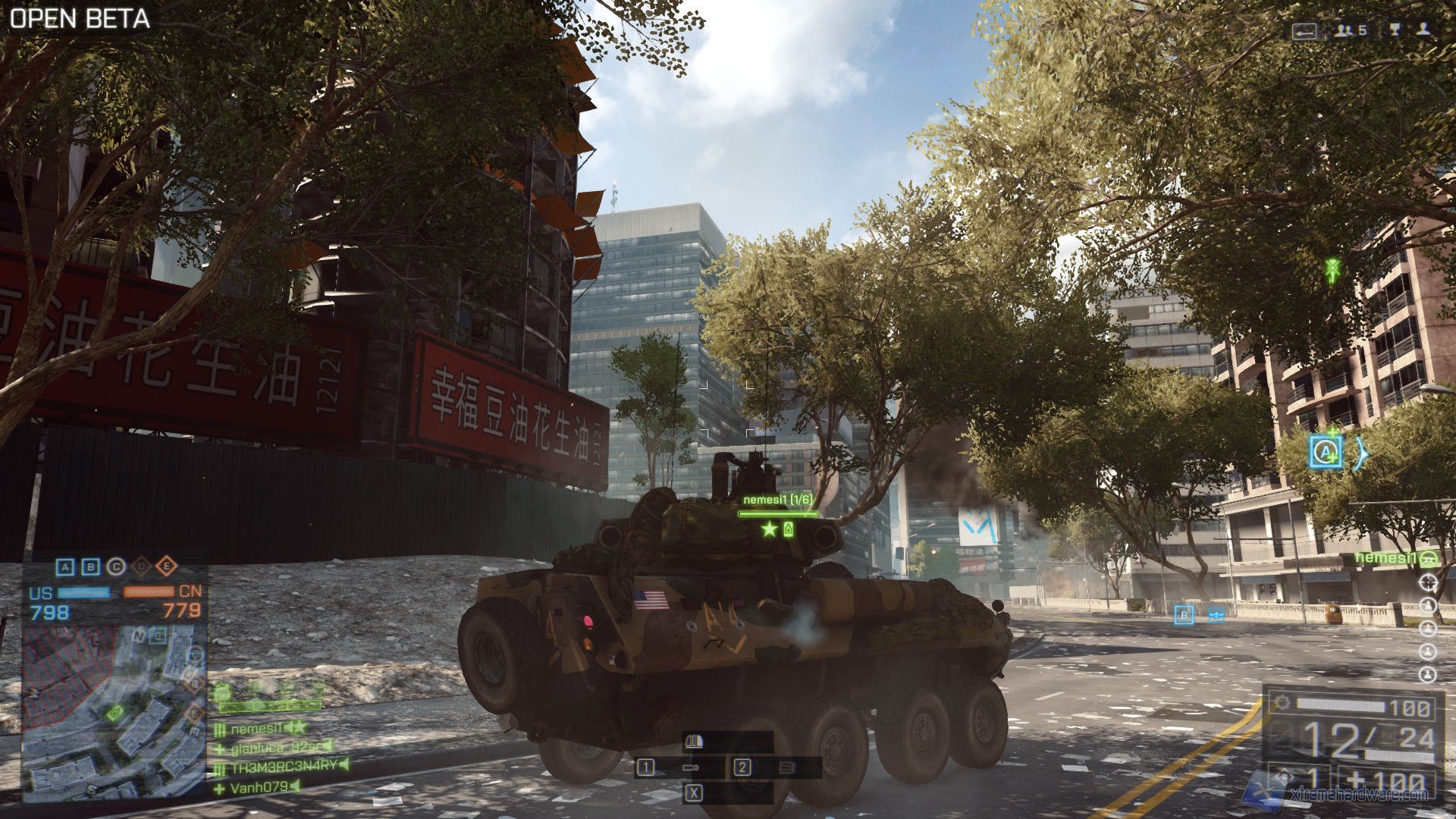The height and width of the screenshot is (819, 1456).
Task: Select weapon slot 2
Action: coord(742,767)
